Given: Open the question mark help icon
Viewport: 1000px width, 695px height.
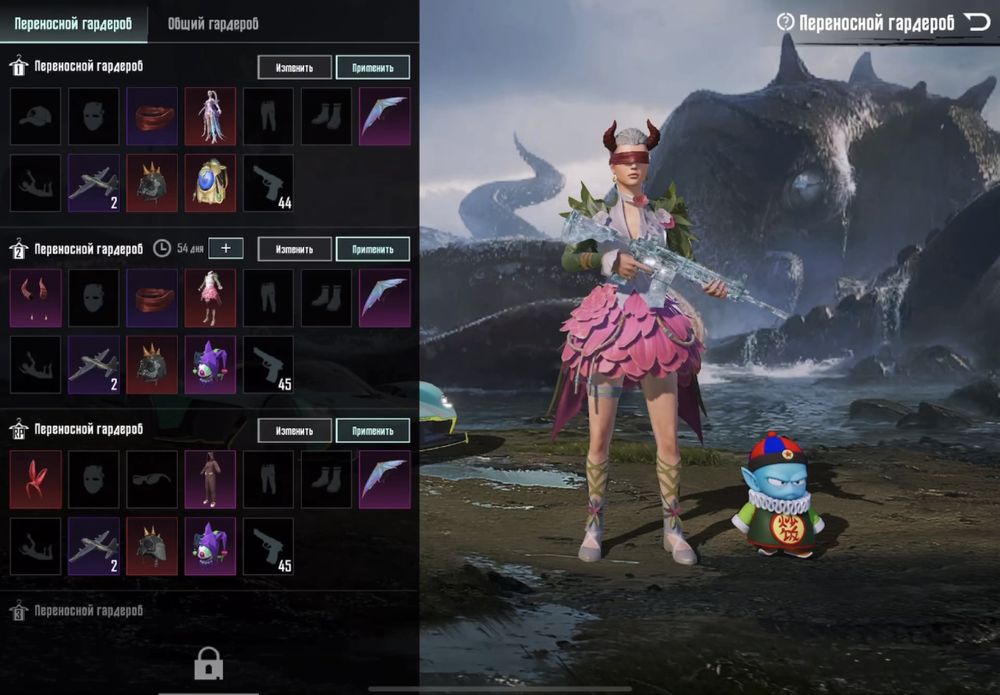Looking at the screenshot, I should pyautogui.click(x=785, y=22).
